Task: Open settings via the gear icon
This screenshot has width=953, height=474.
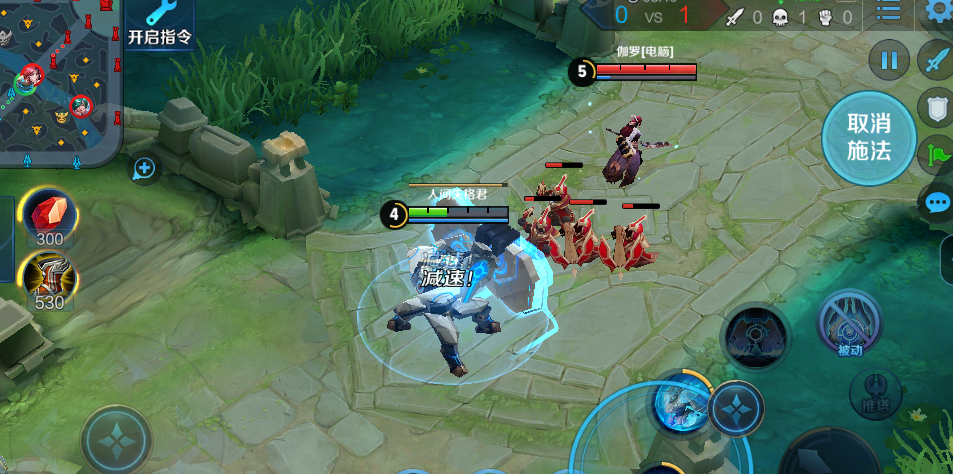Action: 939,12
